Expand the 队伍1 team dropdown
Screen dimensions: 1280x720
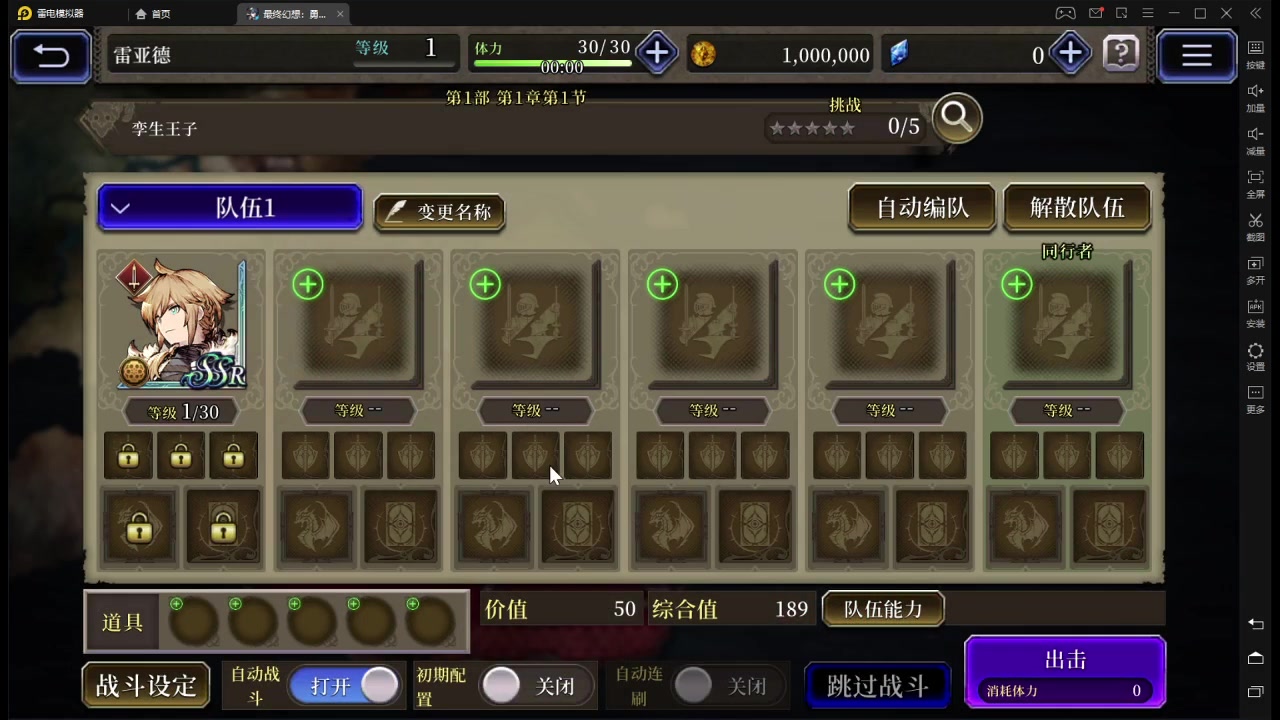[x=230, y=207]
